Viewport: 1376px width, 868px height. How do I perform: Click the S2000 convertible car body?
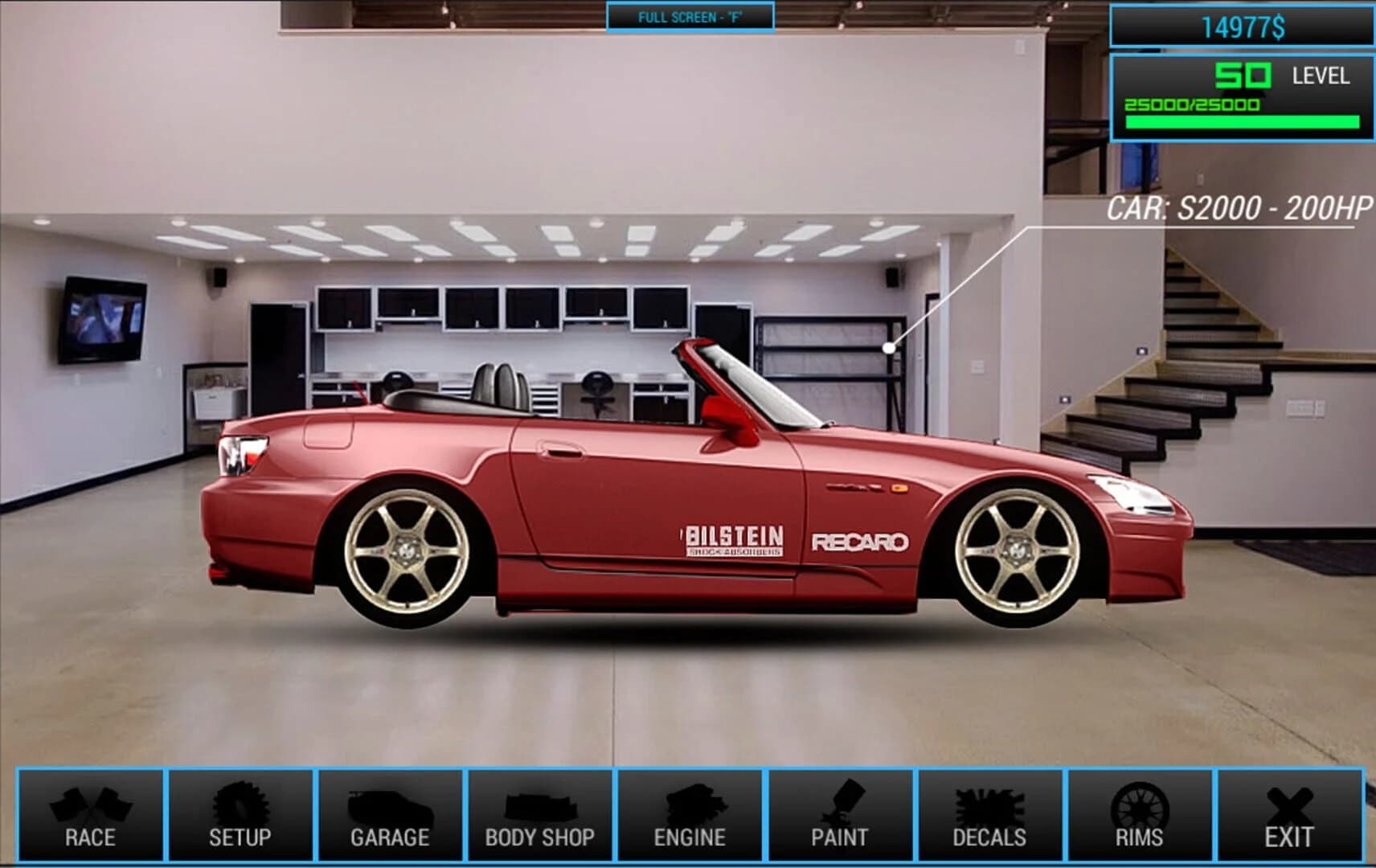point(643,466)
